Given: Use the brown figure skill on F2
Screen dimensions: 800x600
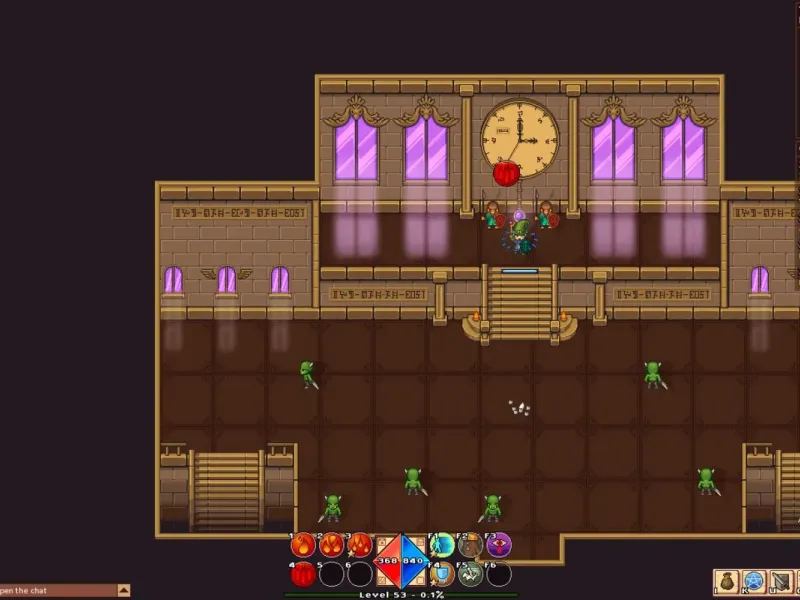Looking at the screenshot, I should (x=470, y=545).
